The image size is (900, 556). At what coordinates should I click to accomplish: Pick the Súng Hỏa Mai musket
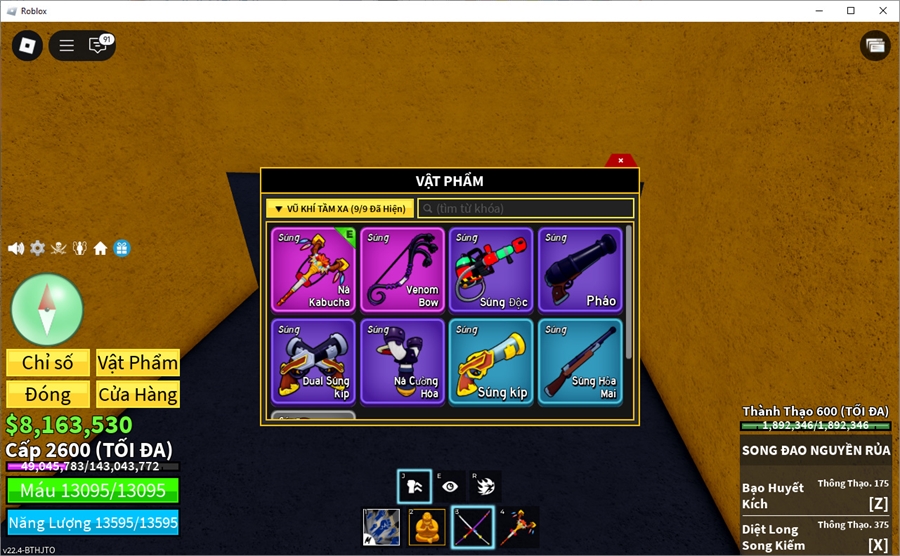[580, 360]
